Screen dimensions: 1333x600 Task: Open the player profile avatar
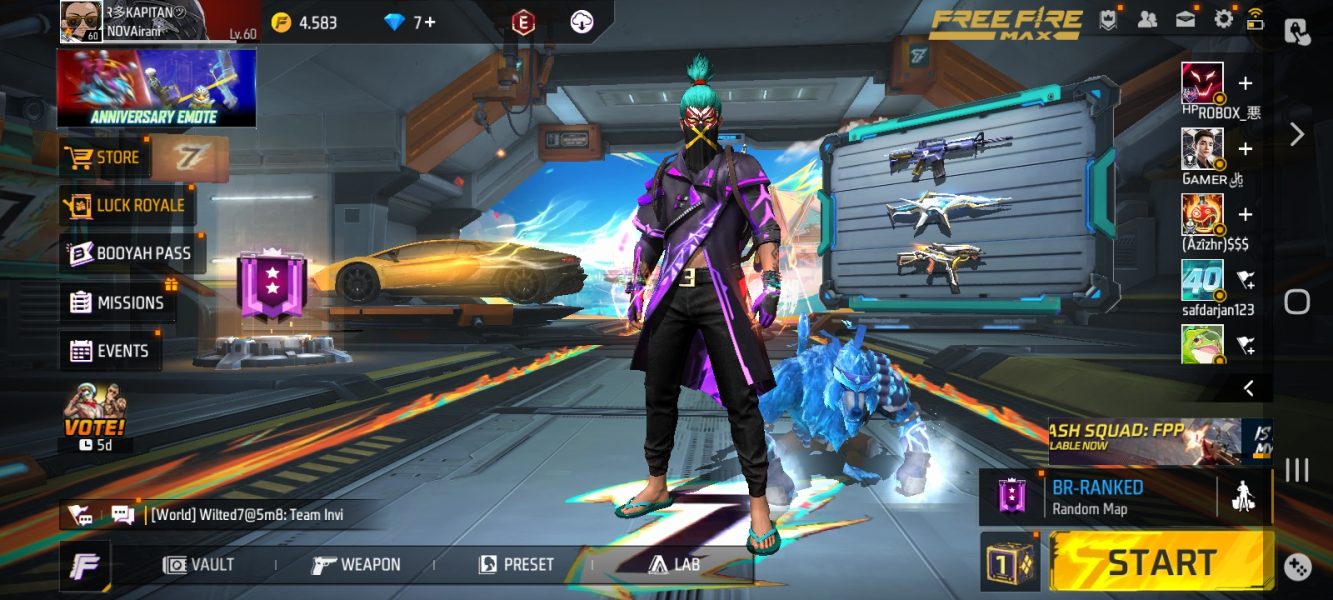[x=79, y=20]
